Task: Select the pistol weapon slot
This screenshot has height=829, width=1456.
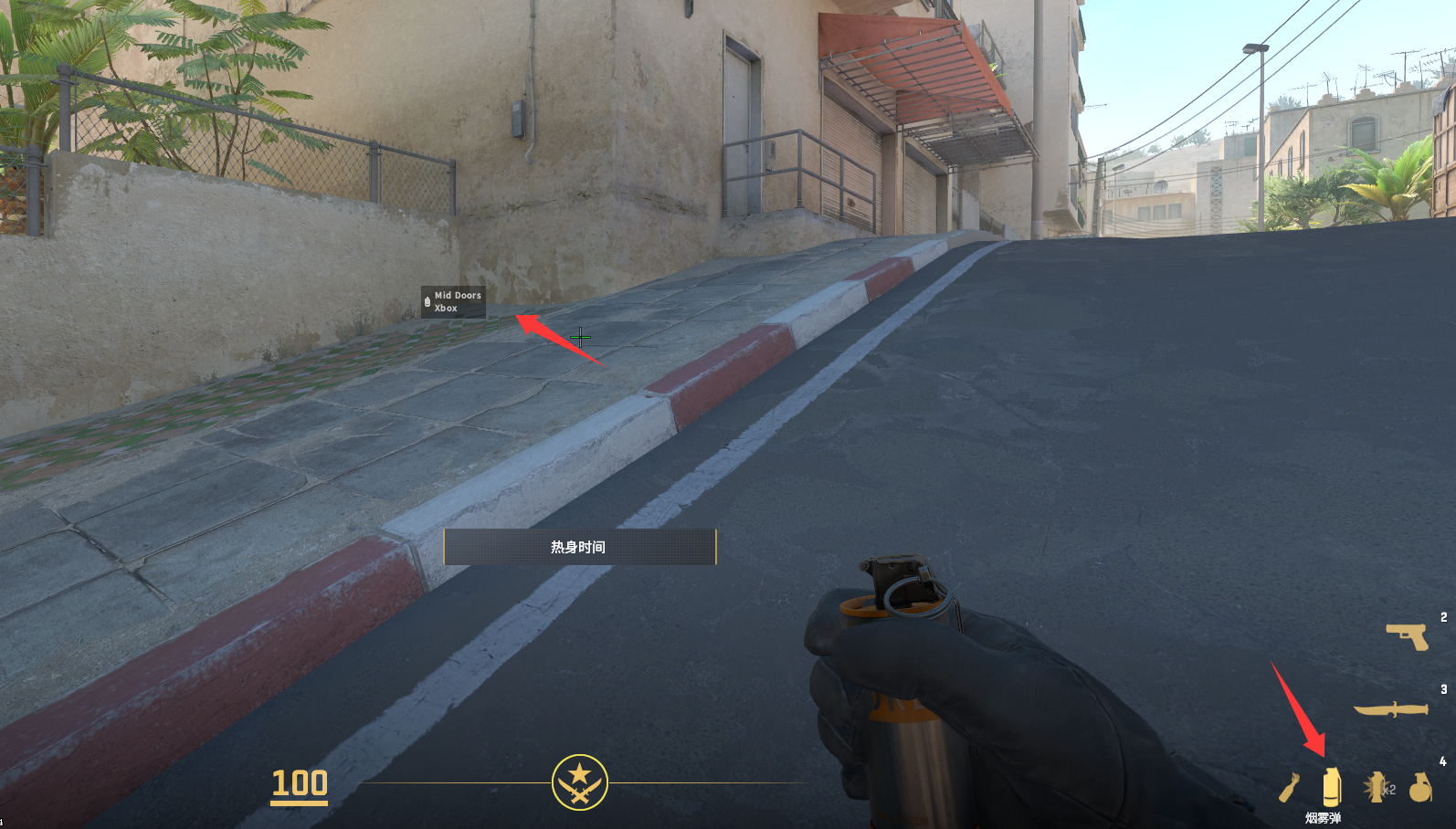Action: [1408, 635]
